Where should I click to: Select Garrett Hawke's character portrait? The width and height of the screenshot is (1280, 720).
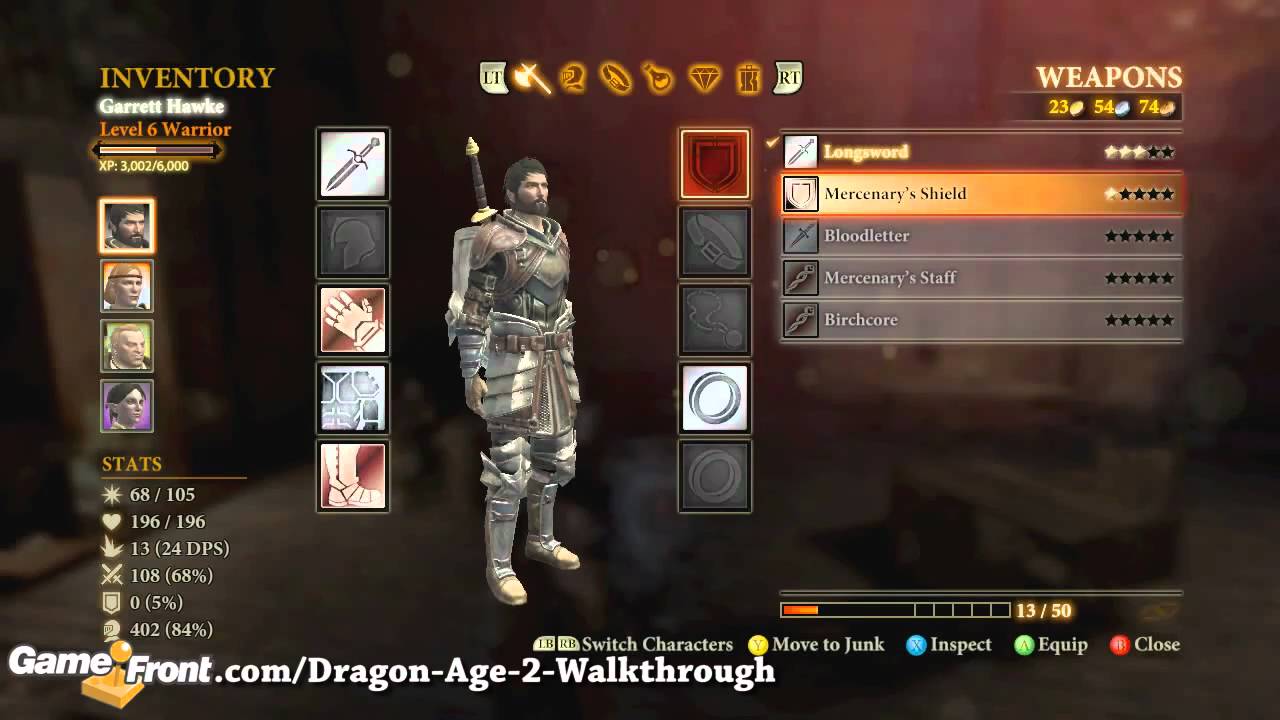point(126,226)
